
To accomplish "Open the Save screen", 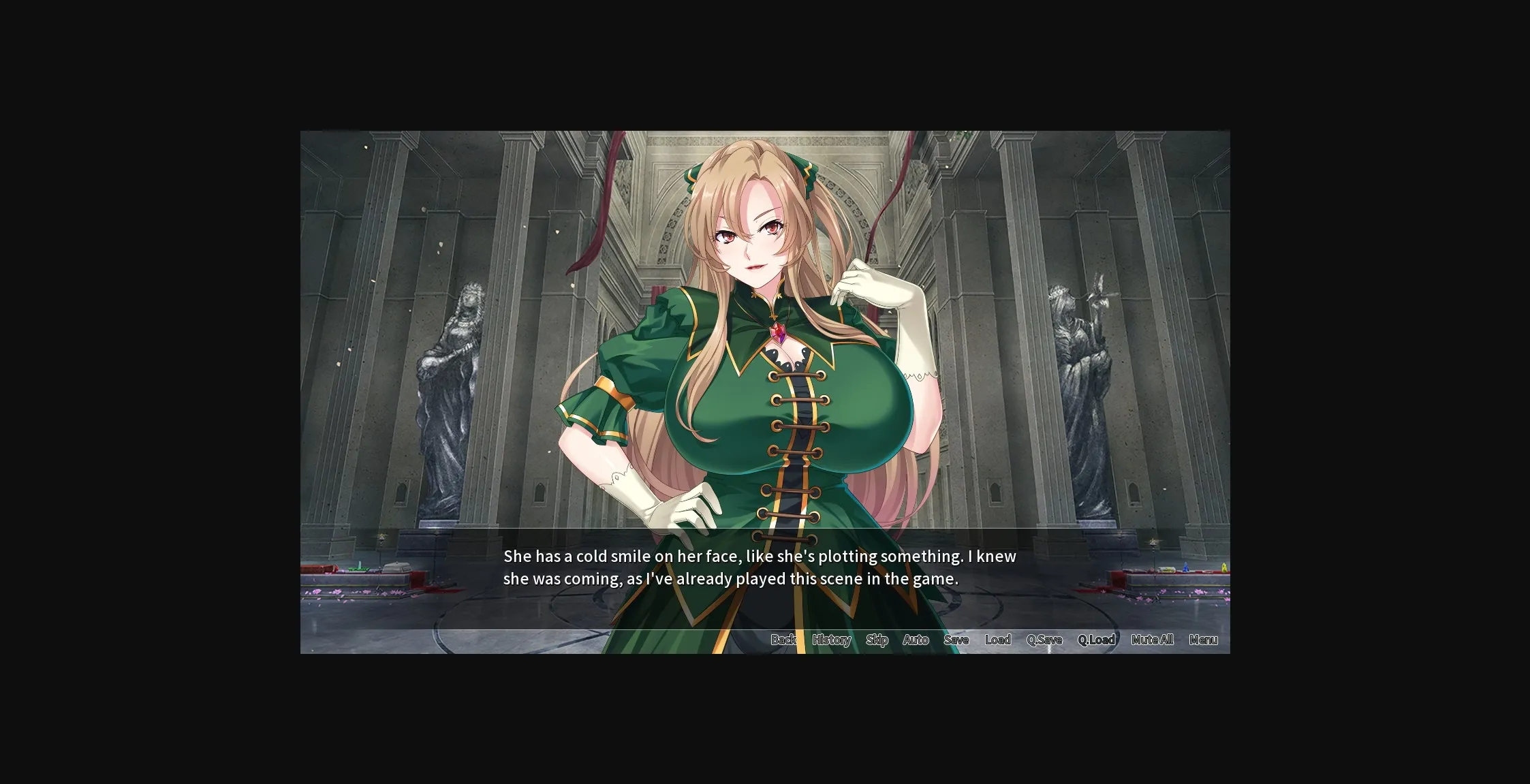I will 956,640.
